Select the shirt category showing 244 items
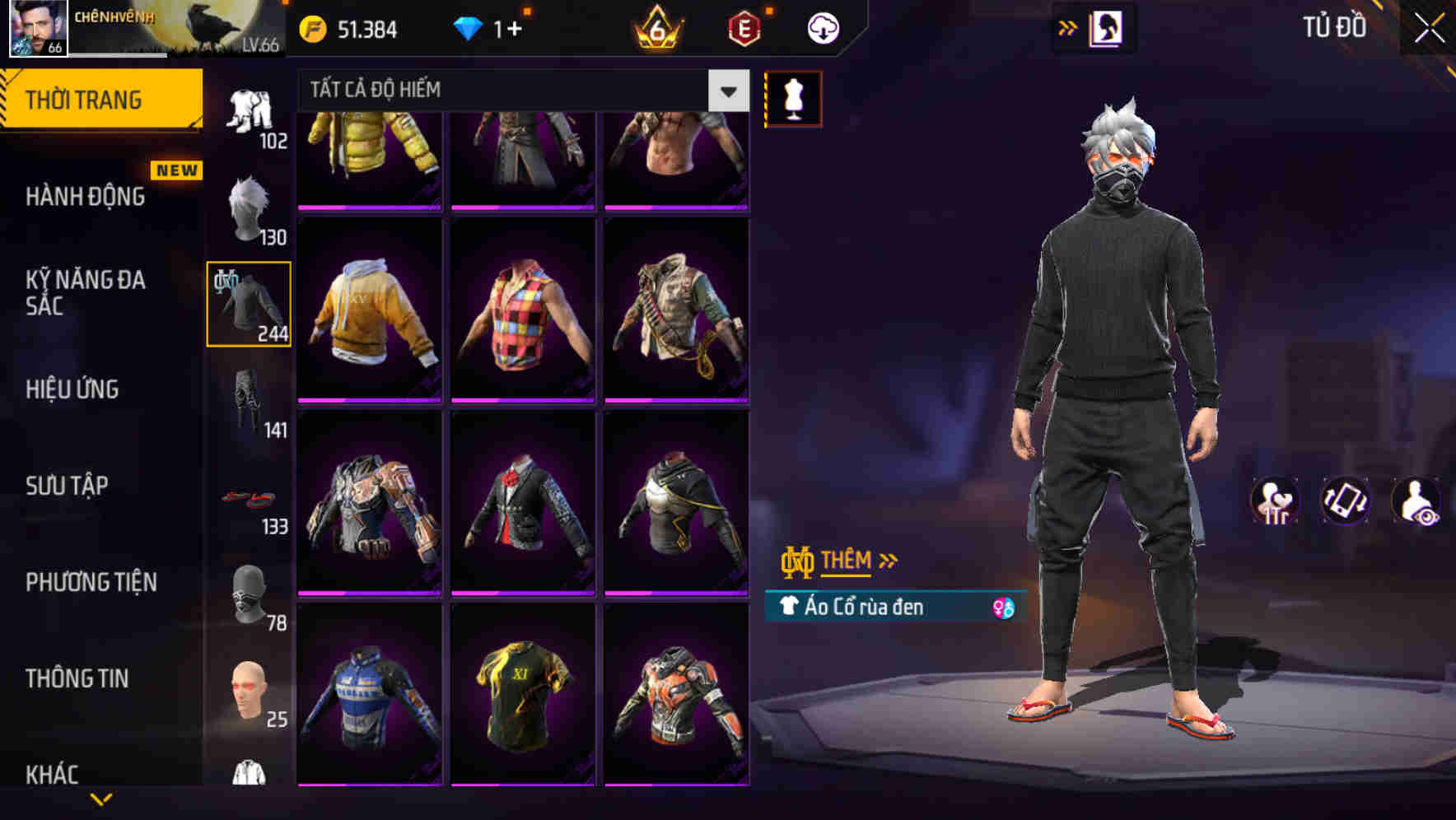 247,305
